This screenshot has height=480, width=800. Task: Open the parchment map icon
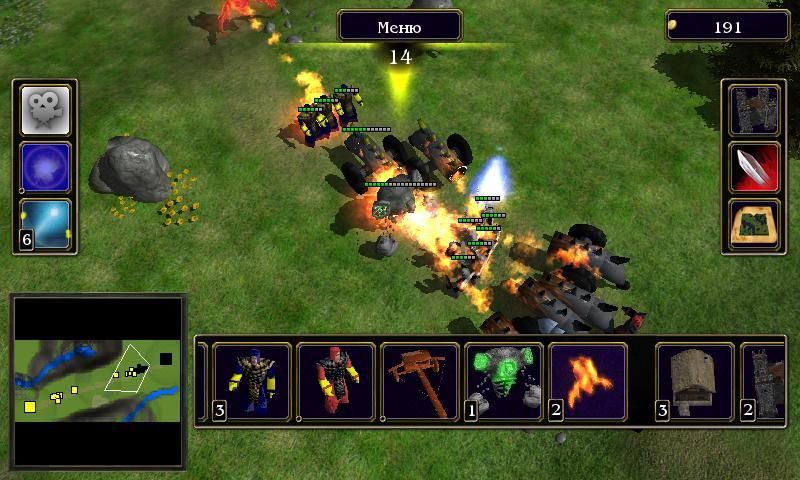point(754,224)
